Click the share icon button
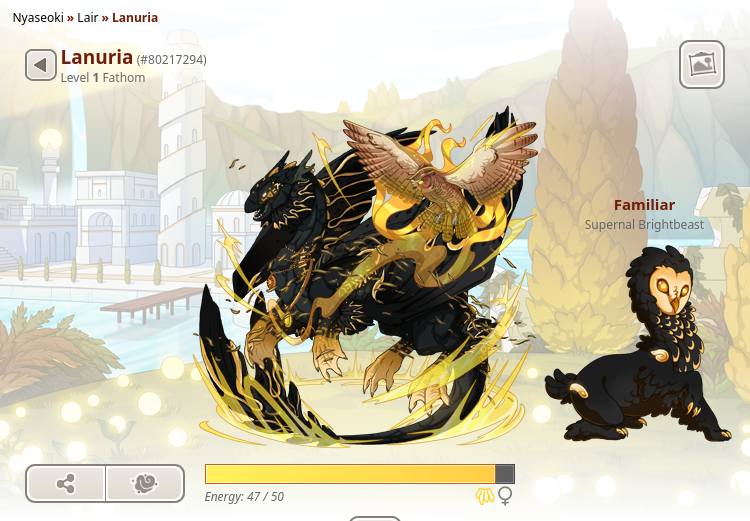The height and width of the screenshot is (521, 750). tap(66, 484)
